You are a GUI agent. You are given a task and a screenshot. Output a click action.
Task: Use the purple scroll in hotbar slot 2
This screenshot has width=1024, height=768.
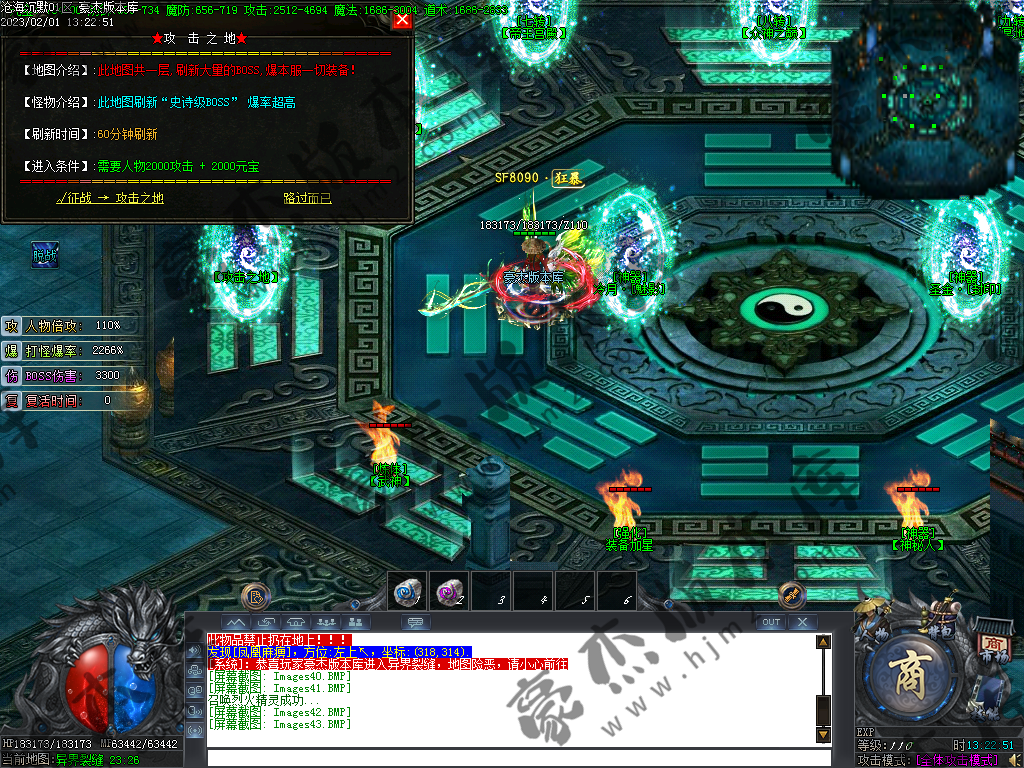tap(448, 592)
